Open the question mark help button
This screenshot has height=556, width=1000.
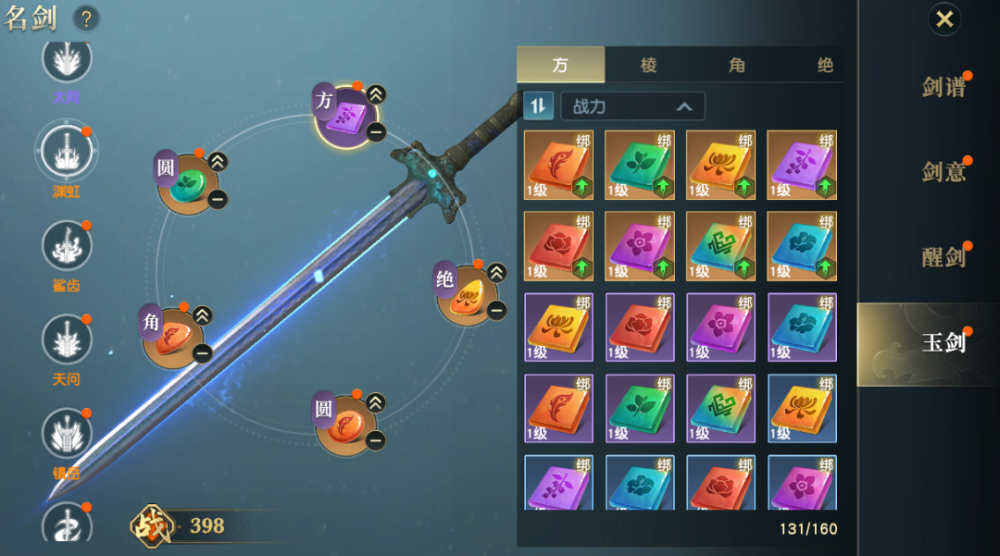tap(87, 18)
